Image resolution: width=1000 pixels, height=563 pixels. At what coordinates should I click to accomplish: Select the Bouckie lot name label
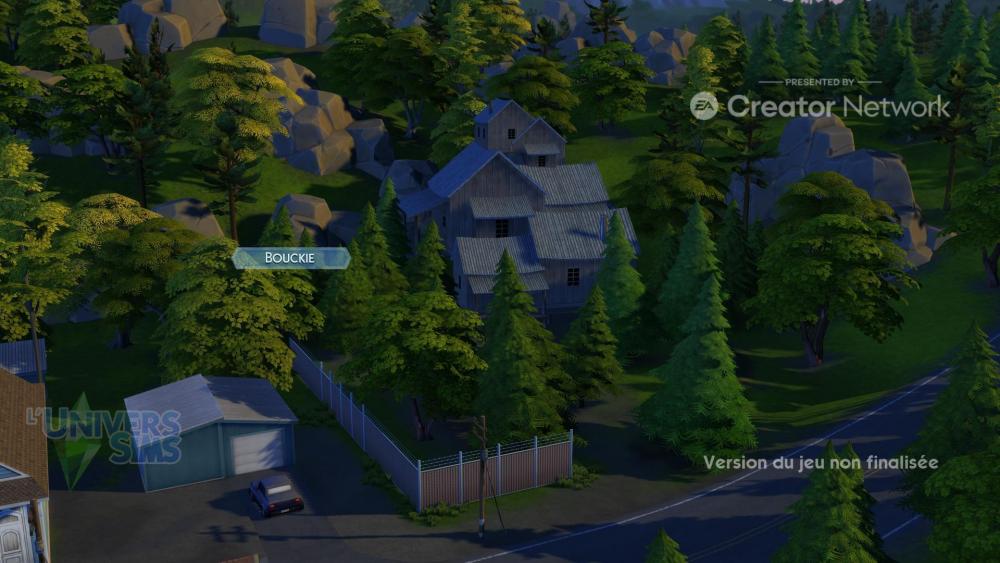pyautogui.click(x=291, y=258)
